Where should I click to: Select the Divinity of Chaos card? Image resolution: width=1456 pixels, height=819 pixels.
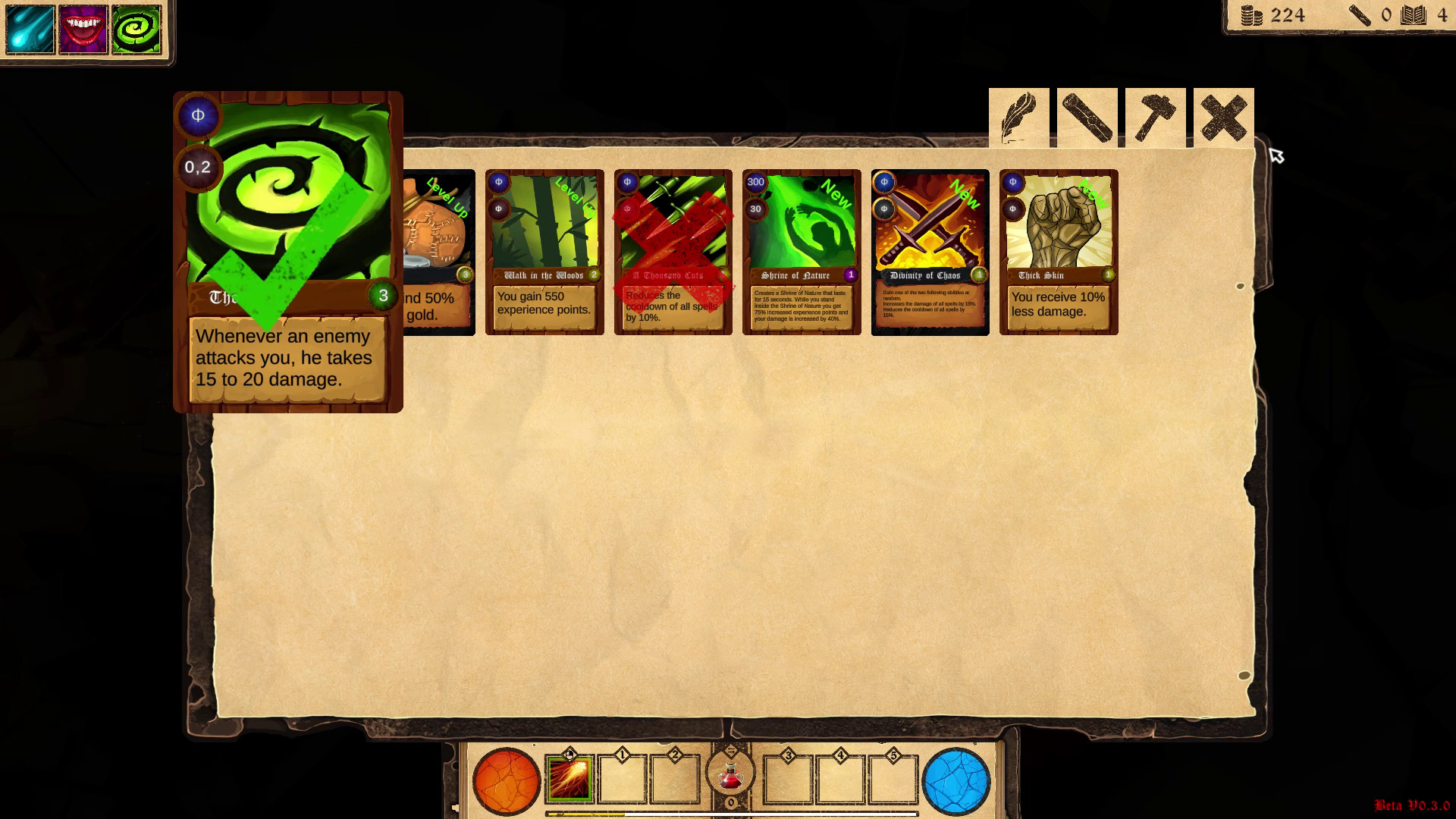coord(930,250)
